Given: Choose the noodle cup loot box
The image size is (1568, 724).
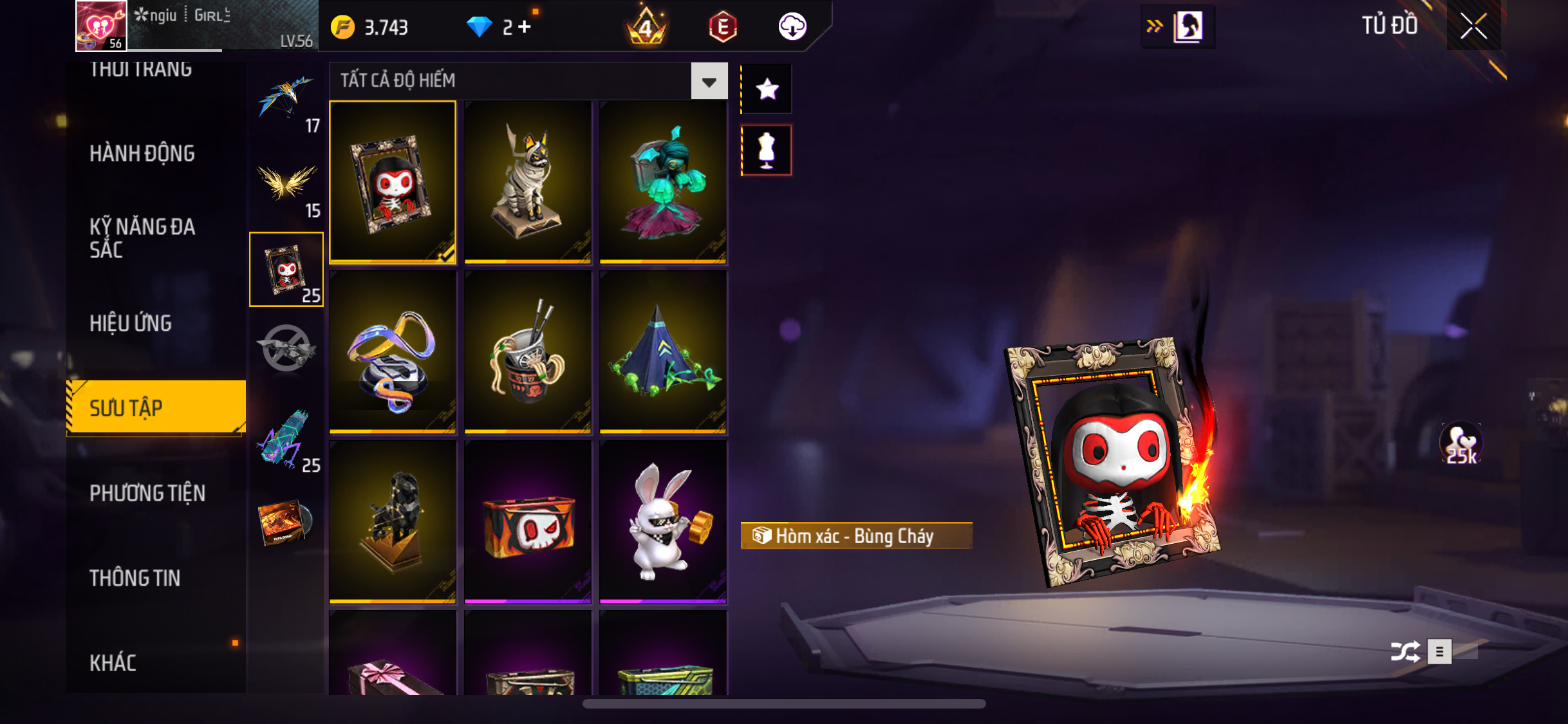Looking at the screenshot, I should click(x=528, y=352).
